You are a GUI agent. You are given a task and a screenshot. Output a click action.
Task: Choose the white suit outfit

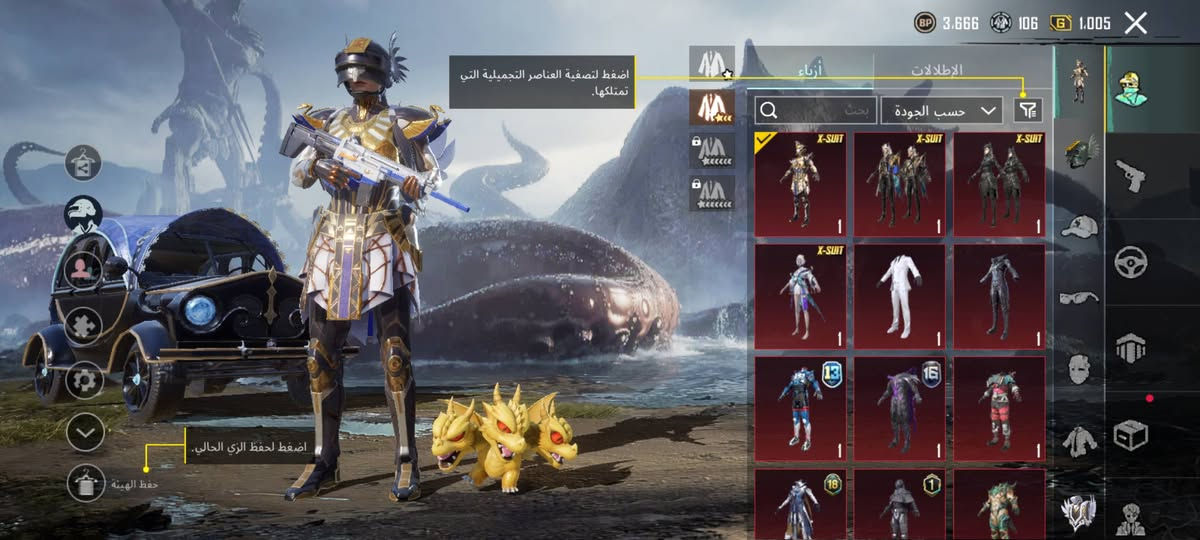900,295
